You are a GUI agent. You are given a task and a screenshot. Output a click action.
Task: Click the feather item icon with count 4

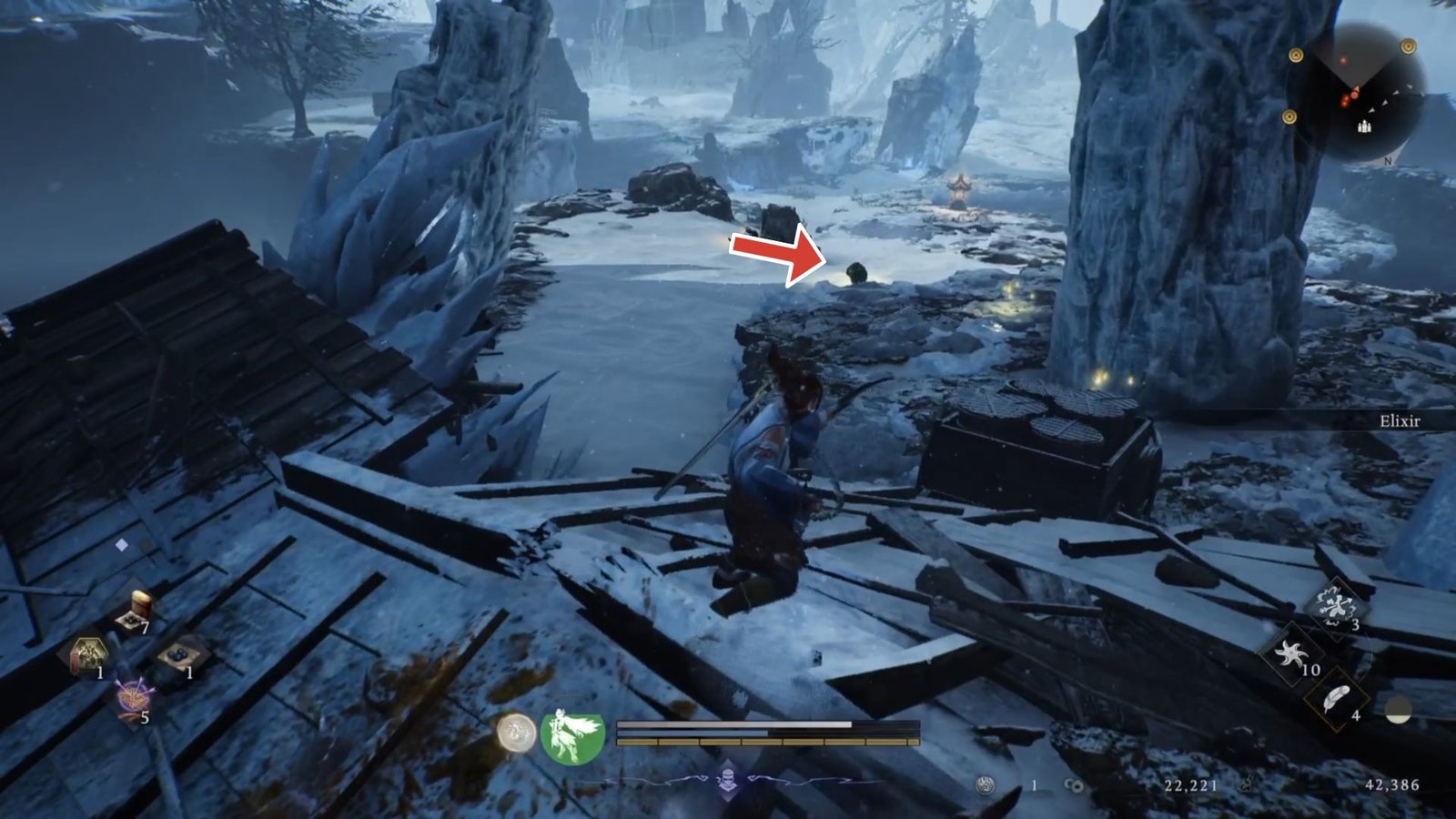pyautogui.click(x=1338, y=697)
